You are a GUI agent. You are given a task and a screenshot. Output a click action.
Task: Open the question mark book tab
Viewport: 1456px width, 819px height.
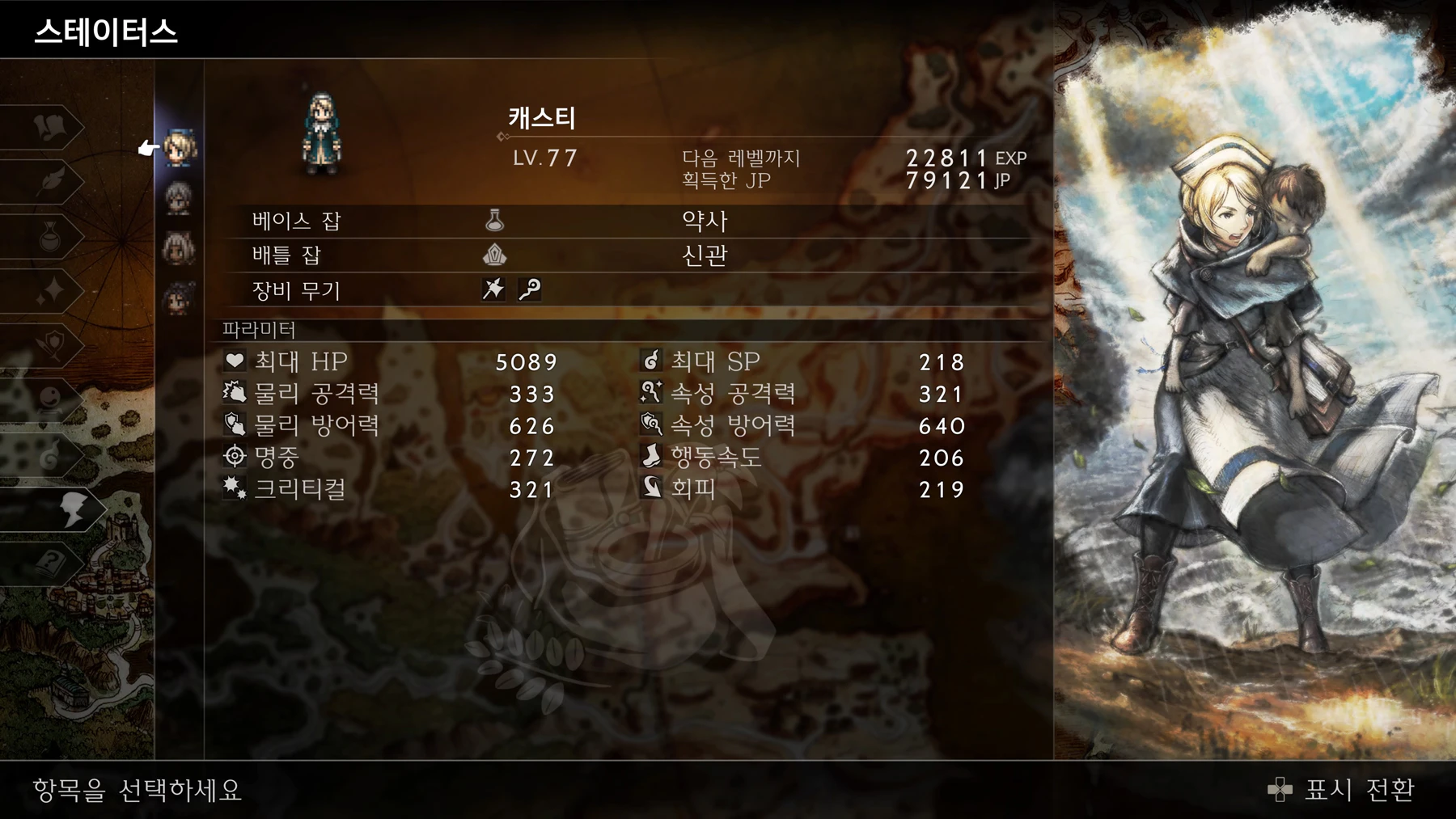pyautogui.click(x=50, y=564)
